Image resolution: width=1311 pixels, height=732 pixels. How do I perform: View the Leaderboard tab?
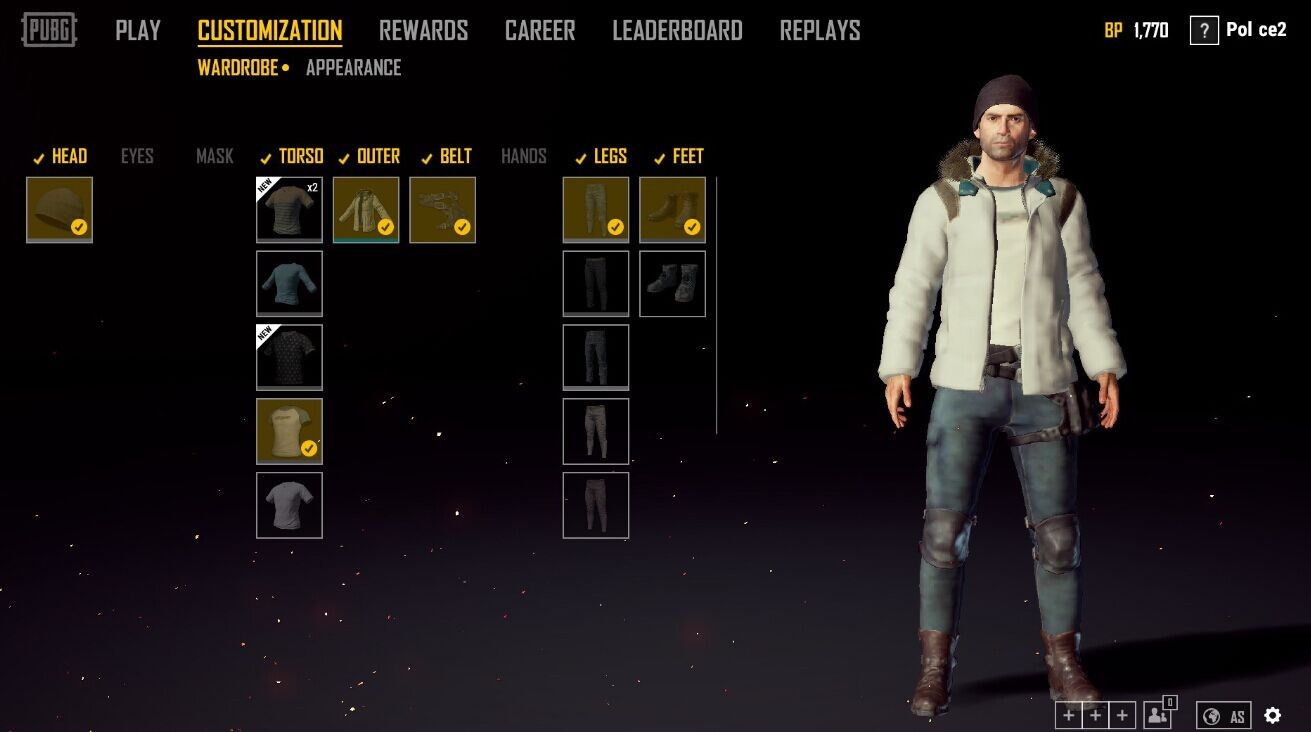click(x=677, y=31)
